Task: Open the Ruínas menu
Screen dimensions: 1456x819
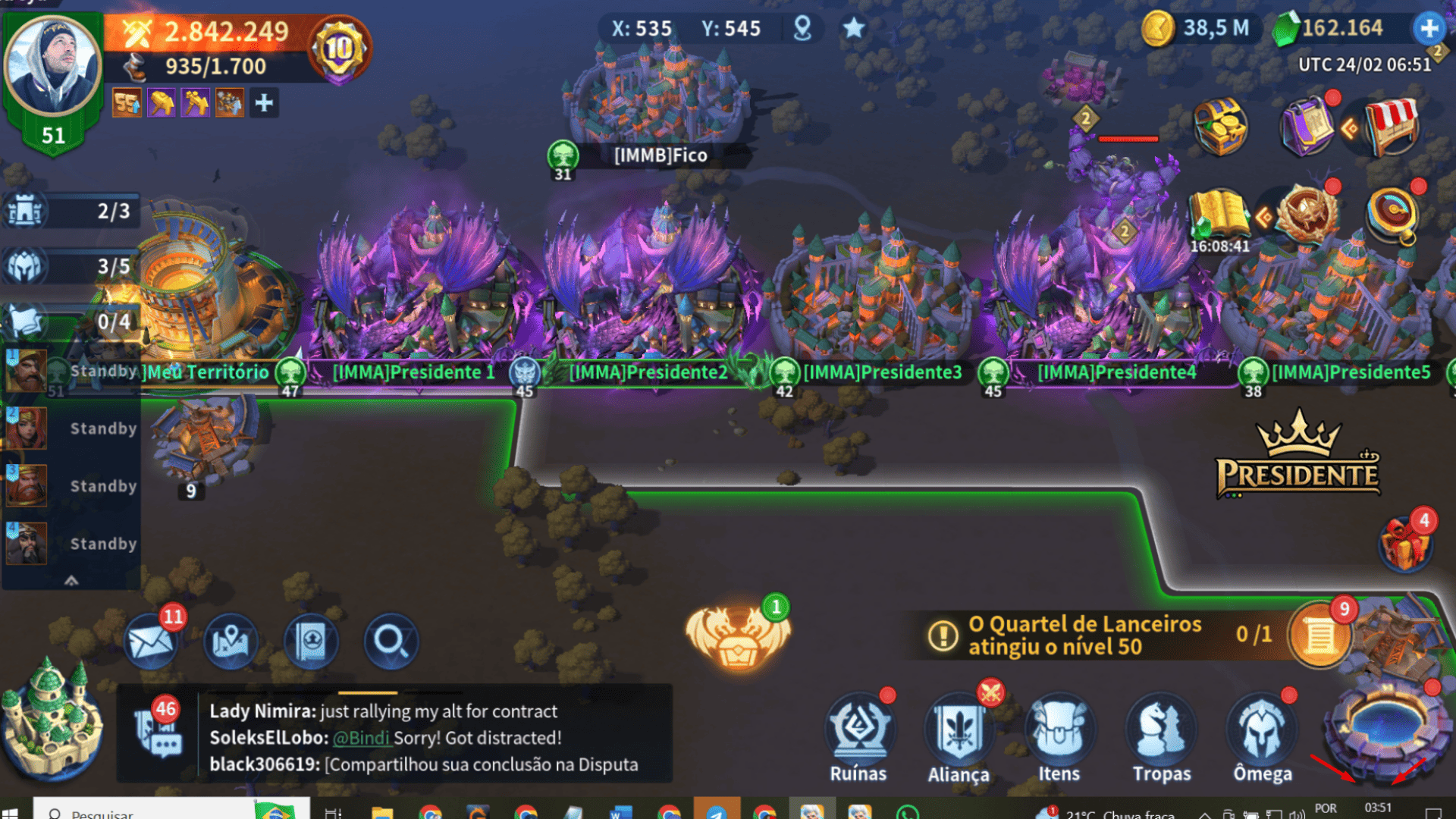Action: tap(858, 736)
